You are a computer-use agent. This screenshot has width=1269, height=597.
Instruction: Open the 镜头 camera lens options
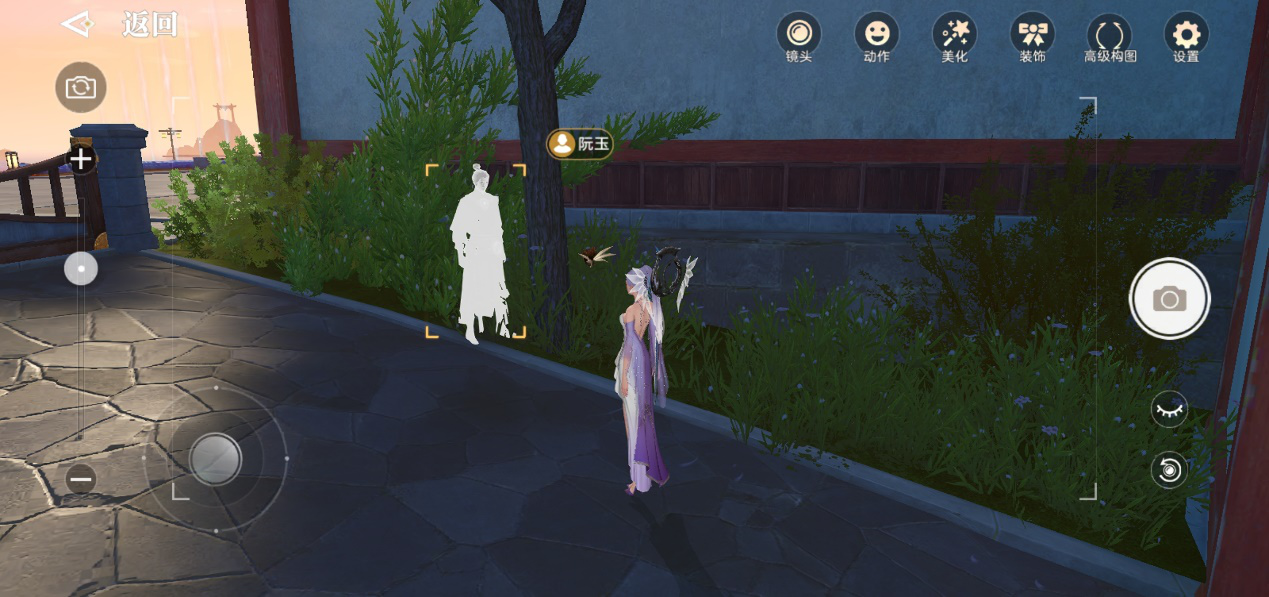[798, 36]
